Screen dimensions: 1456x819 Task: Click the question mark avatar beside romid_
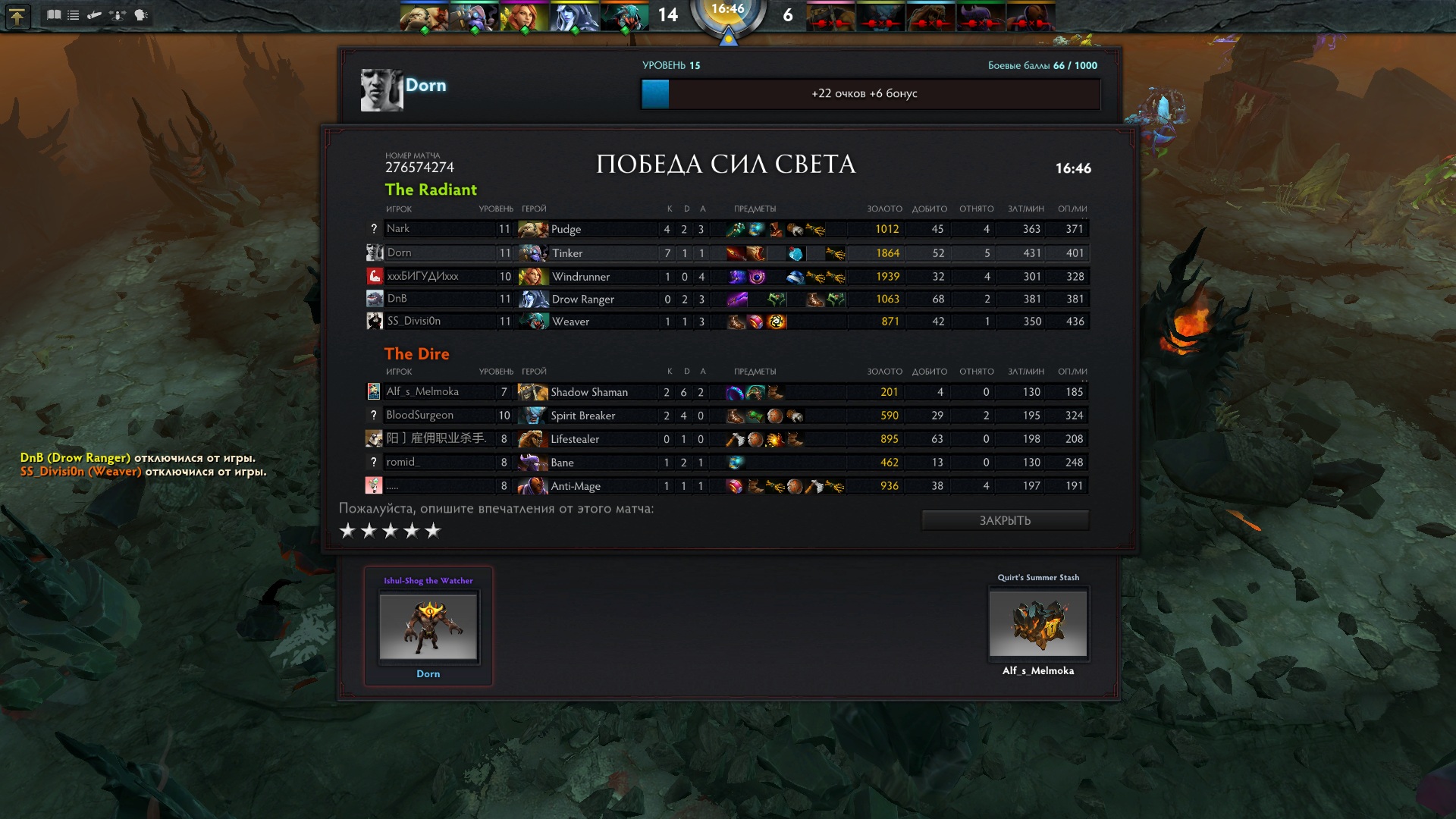(x=372, y=463)
